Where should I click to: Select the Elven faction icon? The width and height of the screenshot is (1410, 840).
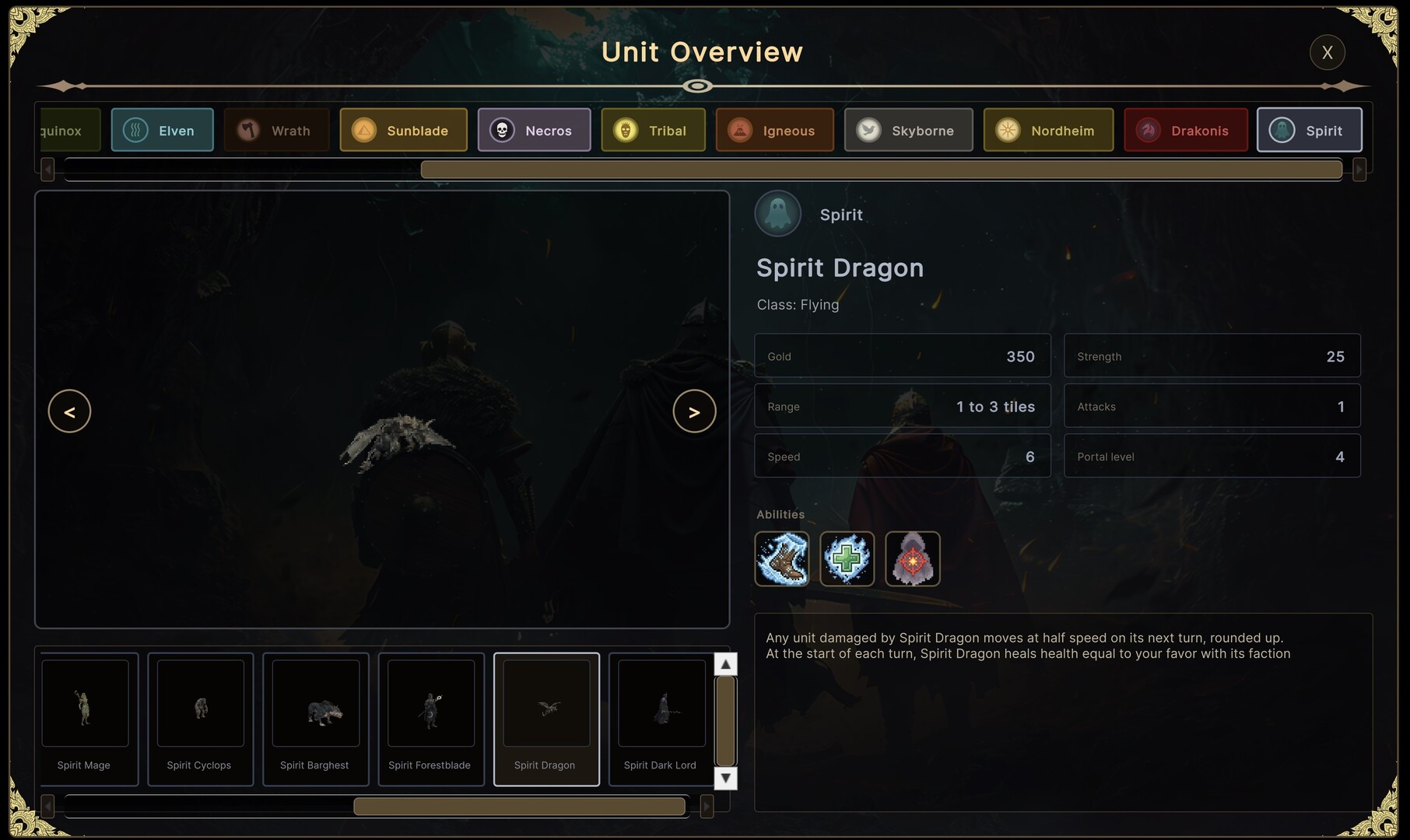(x=135, y=130)
